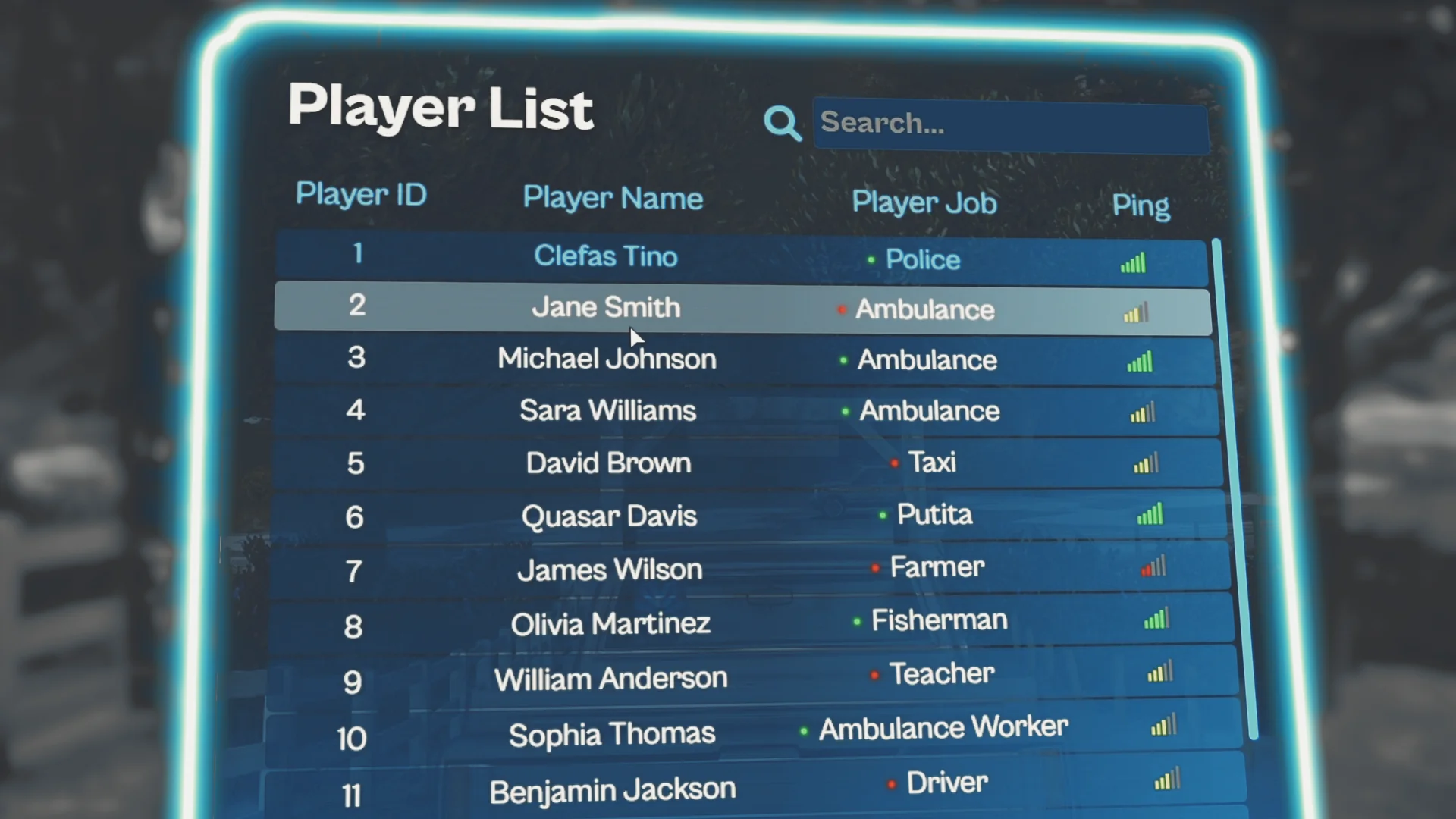This screenshot has width=1456, height=819.
Task: Select the Quasar Davis row
Action: 609,516
